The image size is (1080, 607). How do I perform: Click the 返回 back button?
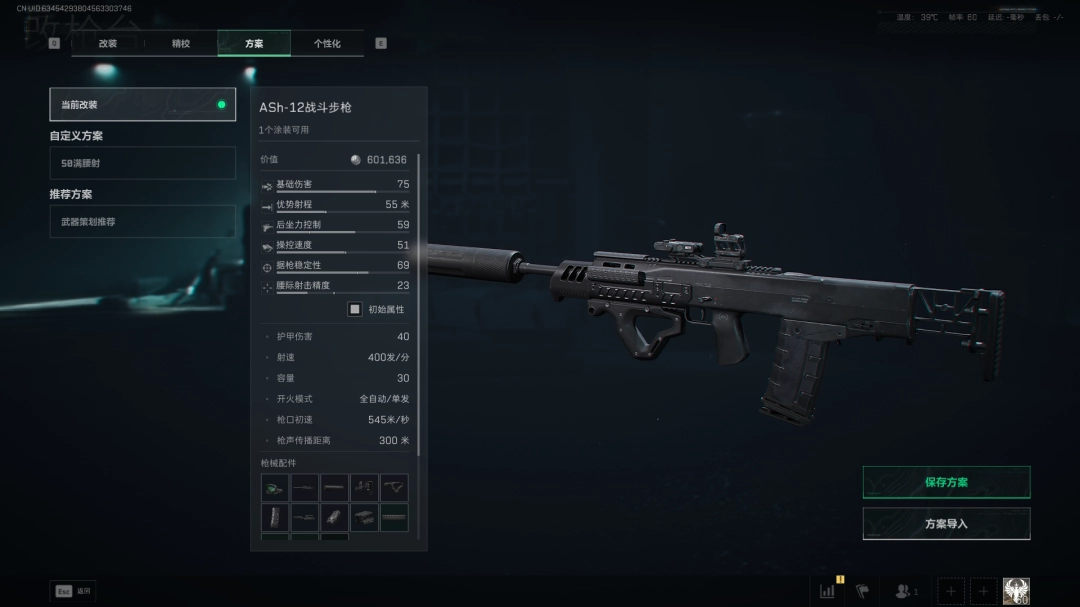(x=73, y=591)
